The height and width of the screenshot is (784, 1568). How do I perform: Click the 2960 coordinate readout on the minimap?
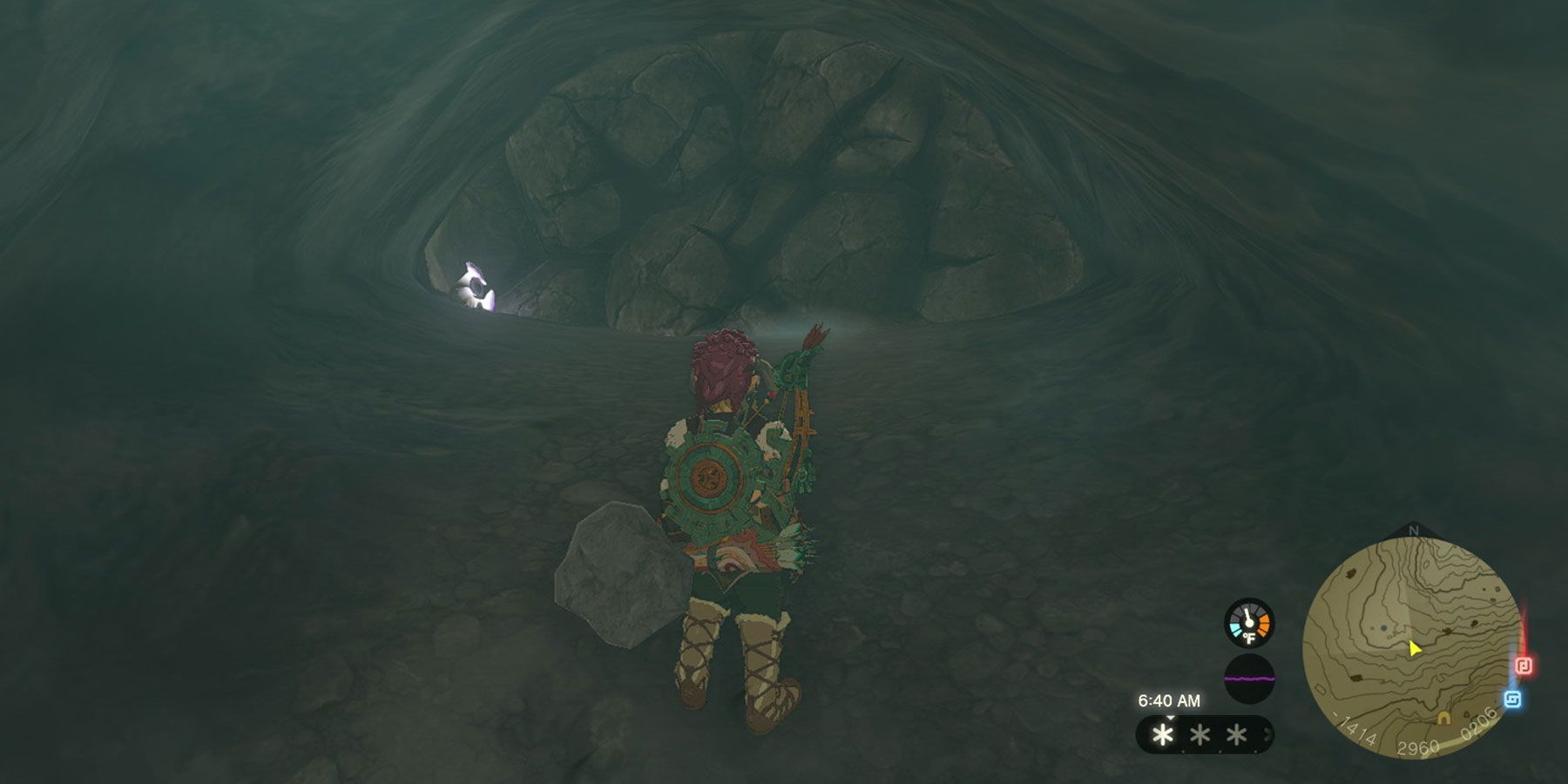point(1419,746)
